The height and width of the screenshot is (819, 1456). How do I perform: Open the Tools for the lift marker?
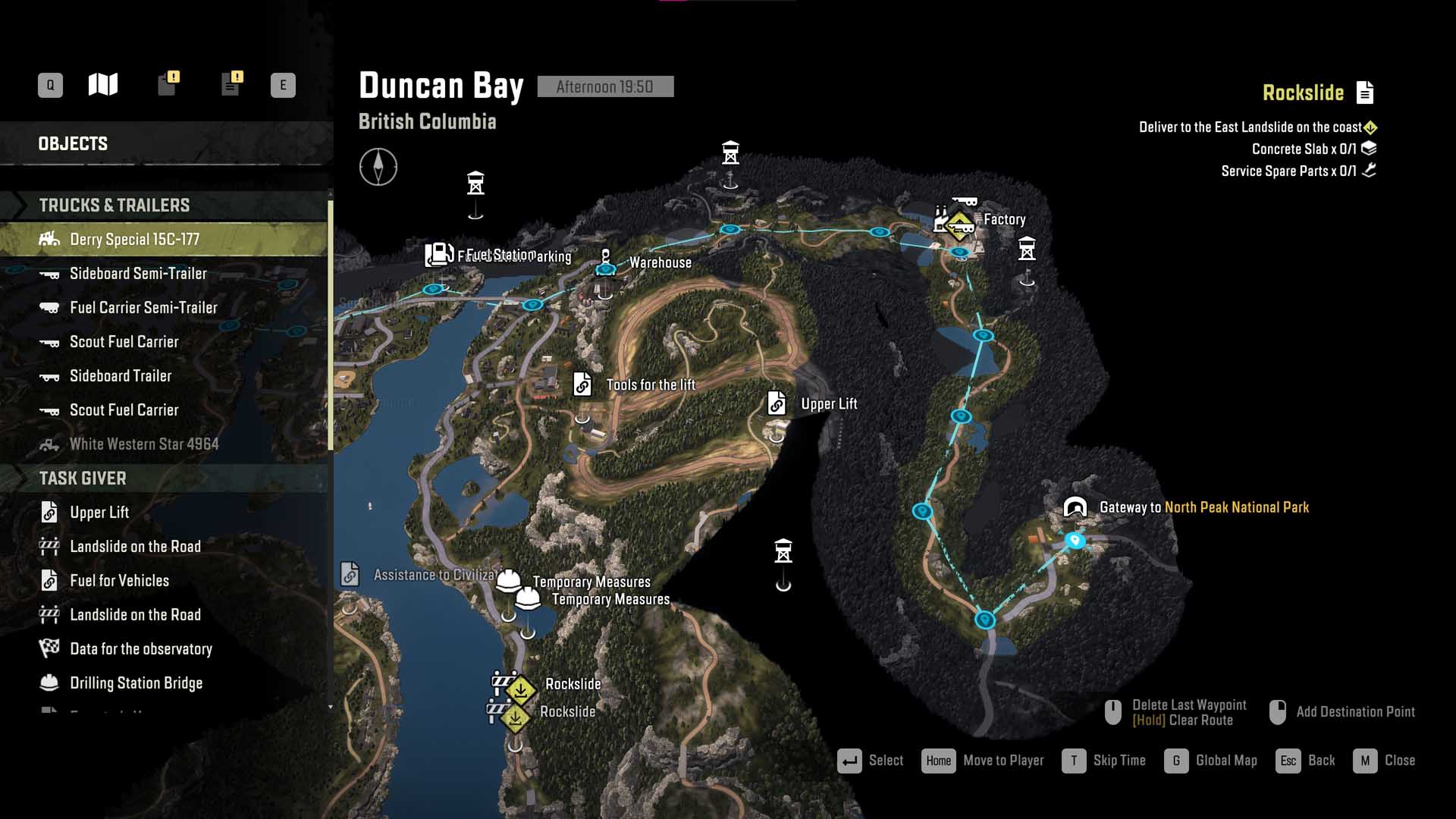pos(582,384)
